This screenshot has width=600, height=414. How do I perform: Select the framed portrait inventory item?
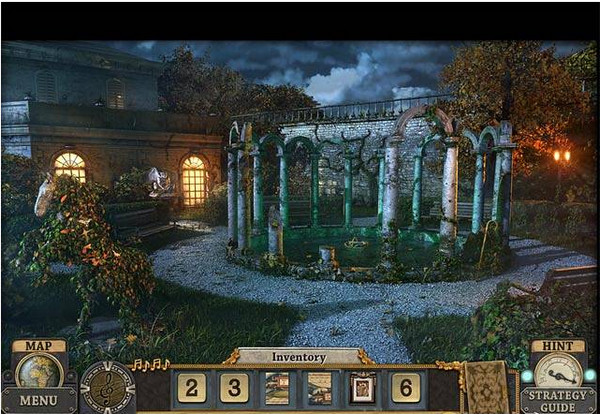[x=362, y=388]
